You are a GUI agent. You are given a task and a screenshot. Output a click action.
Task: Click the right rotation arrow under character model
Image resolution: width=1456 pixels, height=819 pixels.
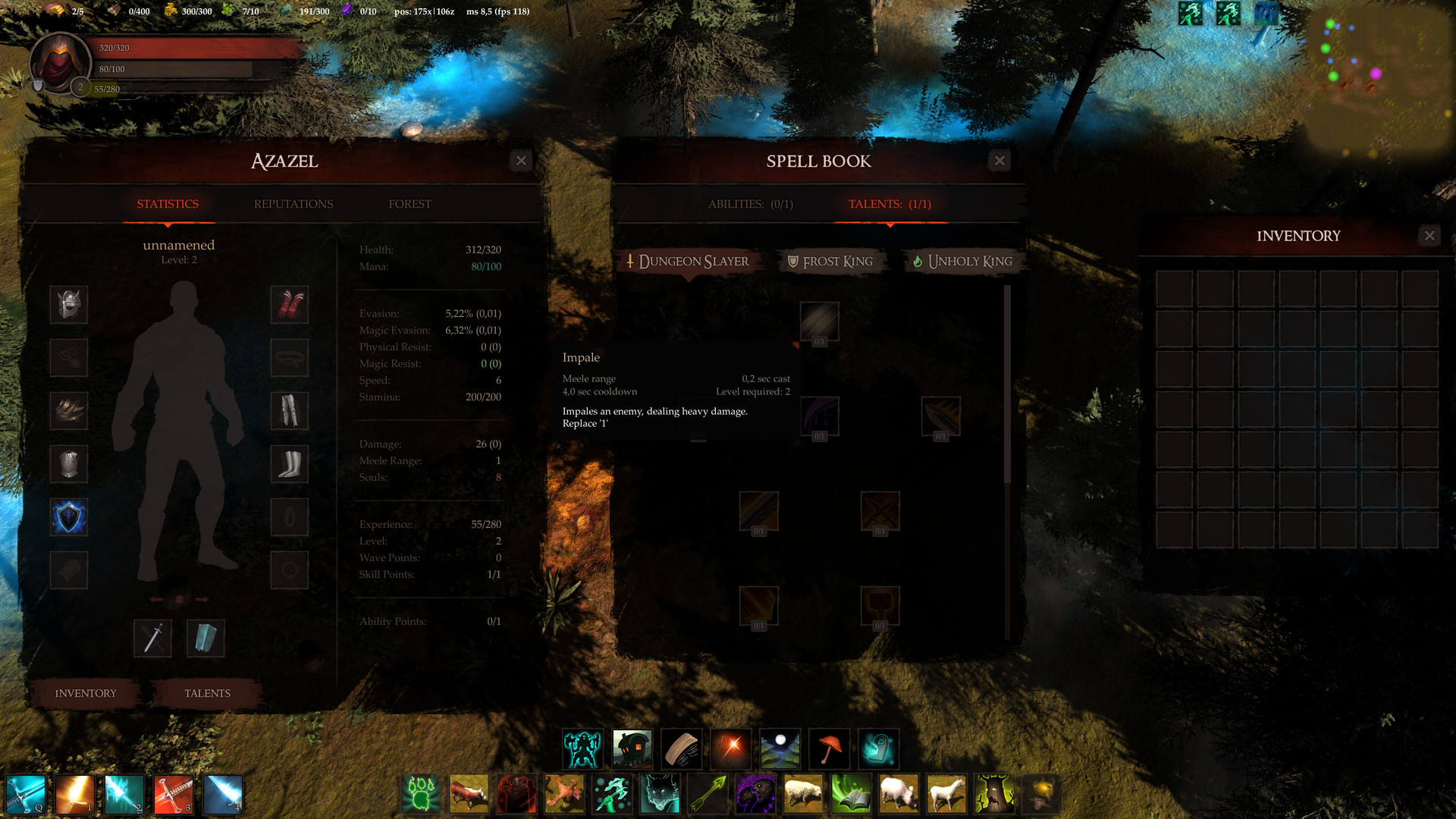coord(202,598)
